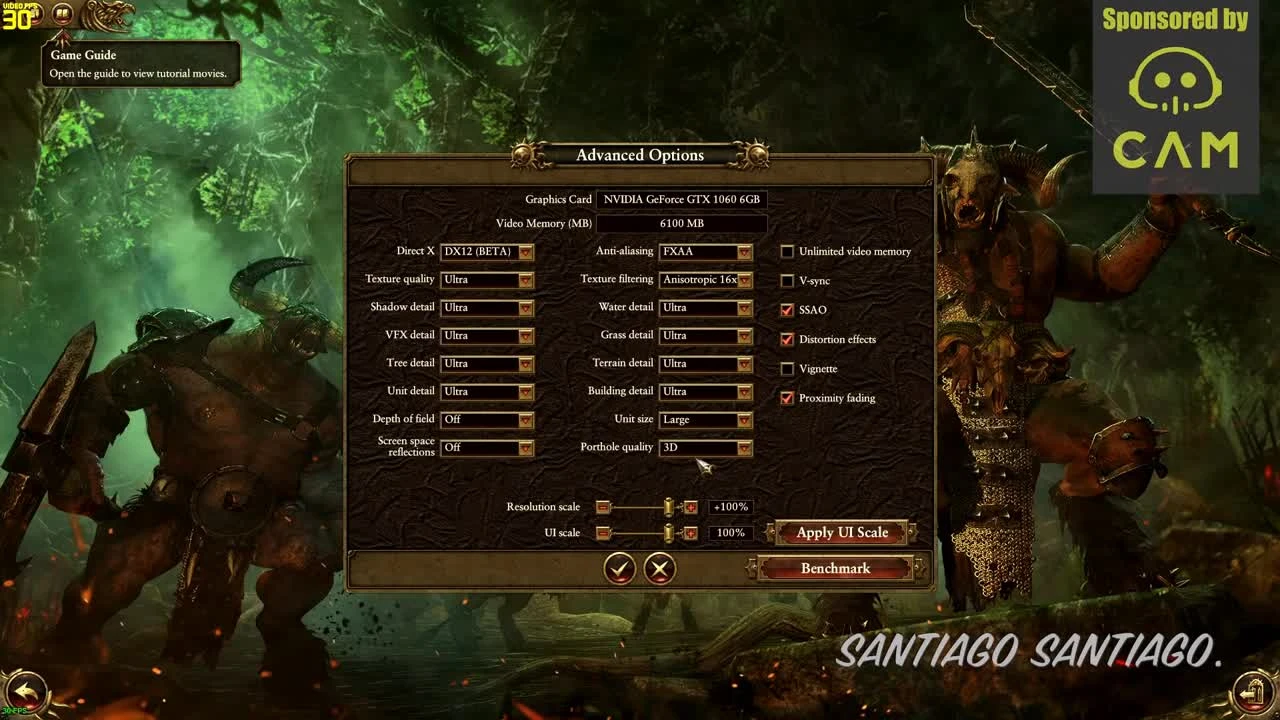Click the Video Memory value field
The image size is (1280, 720).
pyautogui.click(x=683, y=223)
